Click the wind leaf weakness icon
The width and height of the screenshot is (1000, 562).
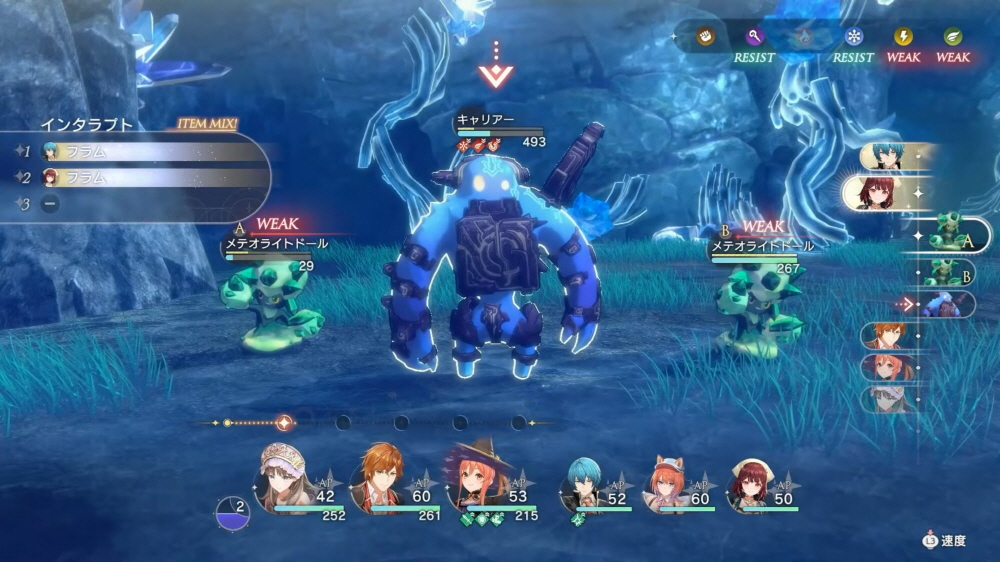click(953, 37)
